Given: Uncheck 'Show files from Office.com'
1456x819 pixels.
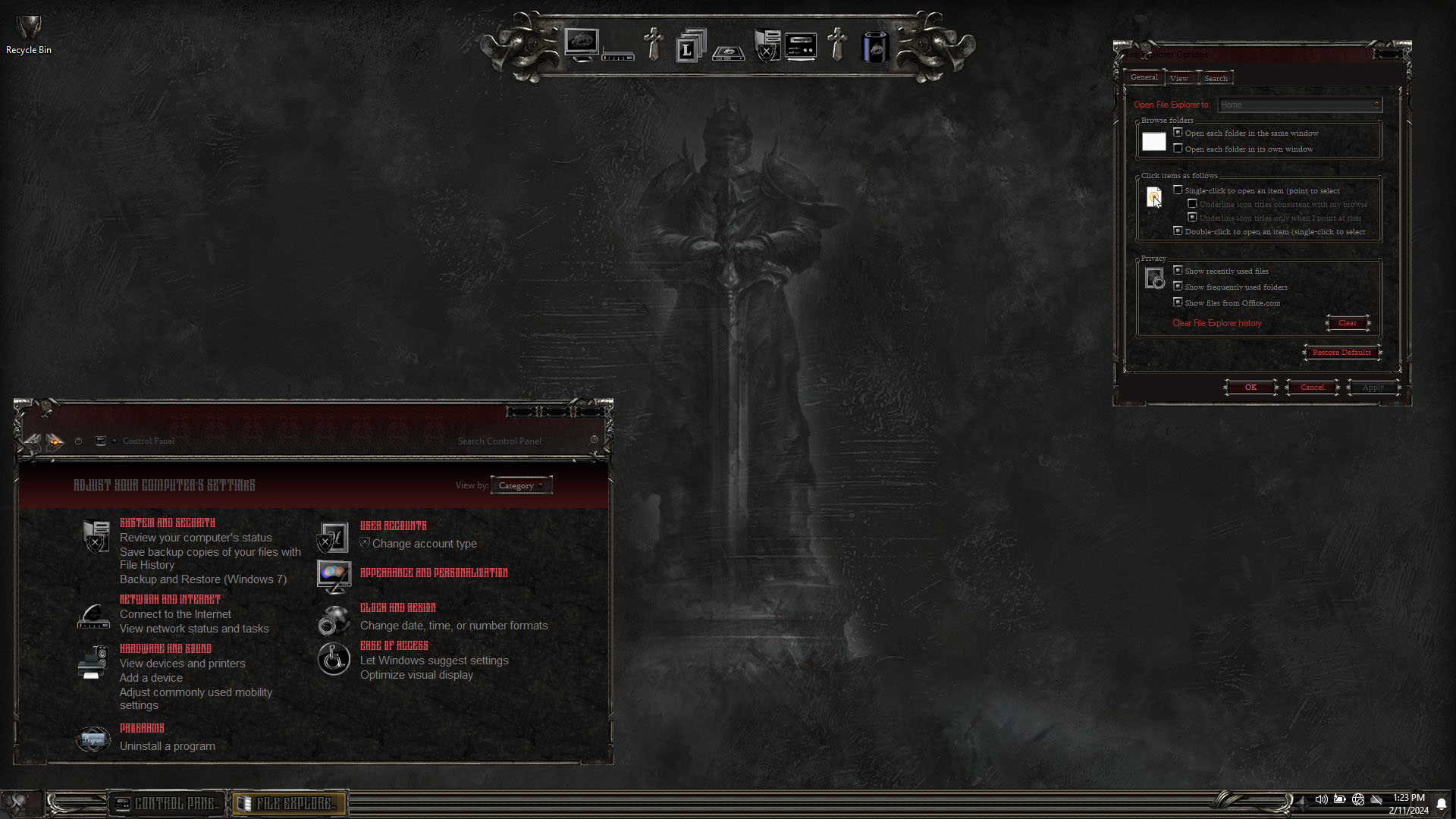Looking at the screenshot, I should point(1178,303).
